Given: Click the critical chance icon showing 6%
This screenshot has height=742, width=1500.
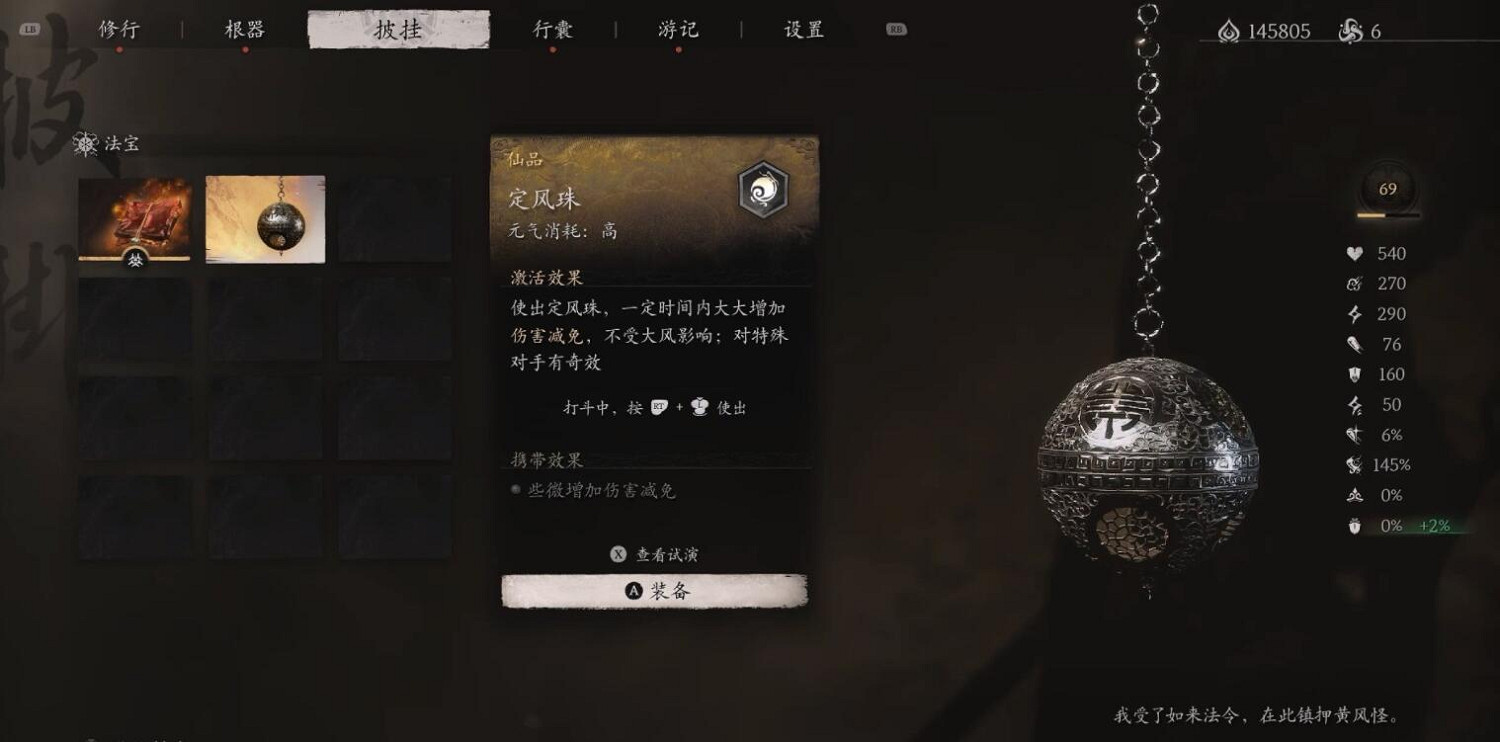Looking at the screenshot, I should click(x=1352, y=435).
